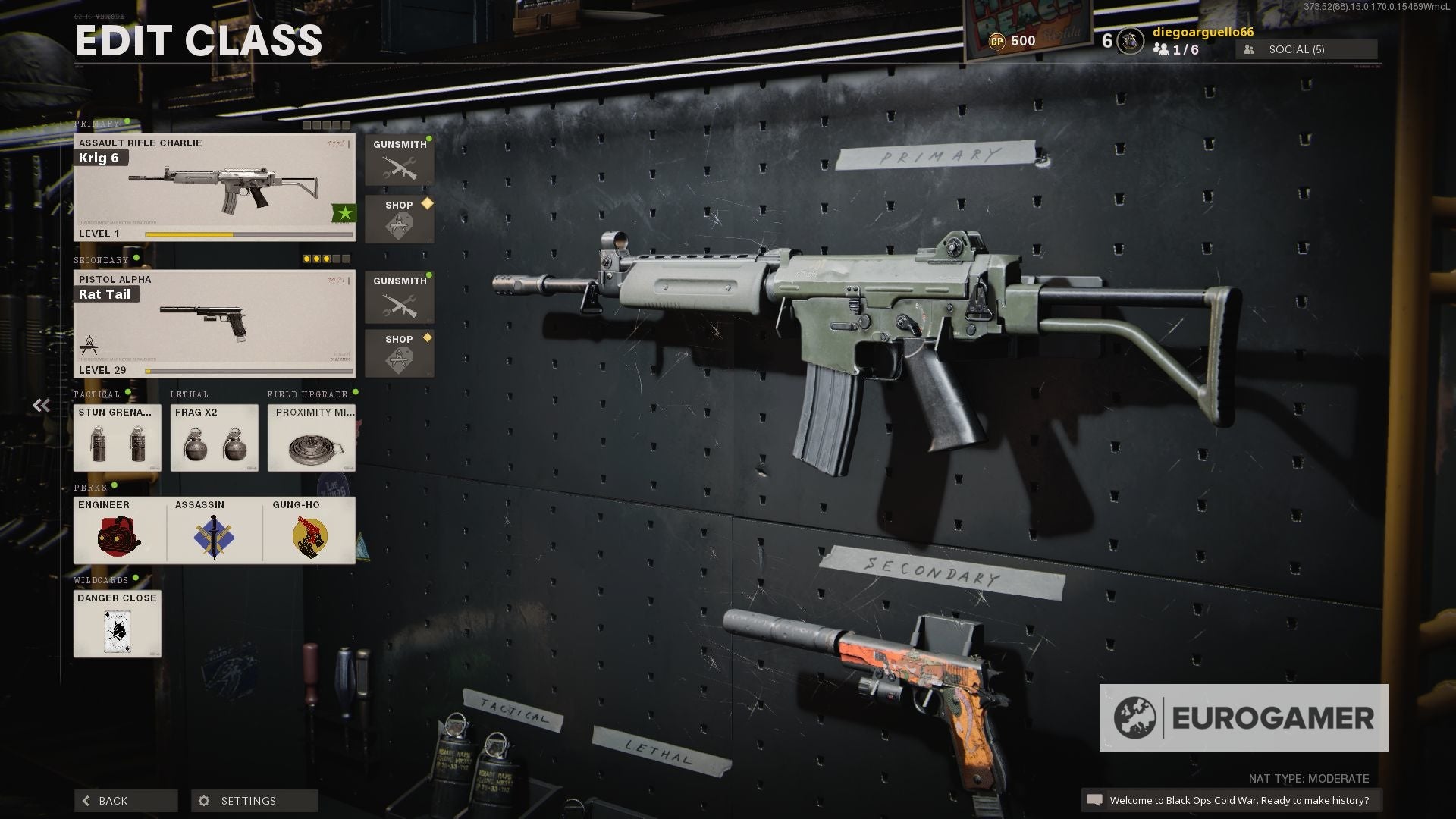Select the Assassin perk
This screenshot has height=819, width=1456.
pyautogui.click(x=214, y=530)
